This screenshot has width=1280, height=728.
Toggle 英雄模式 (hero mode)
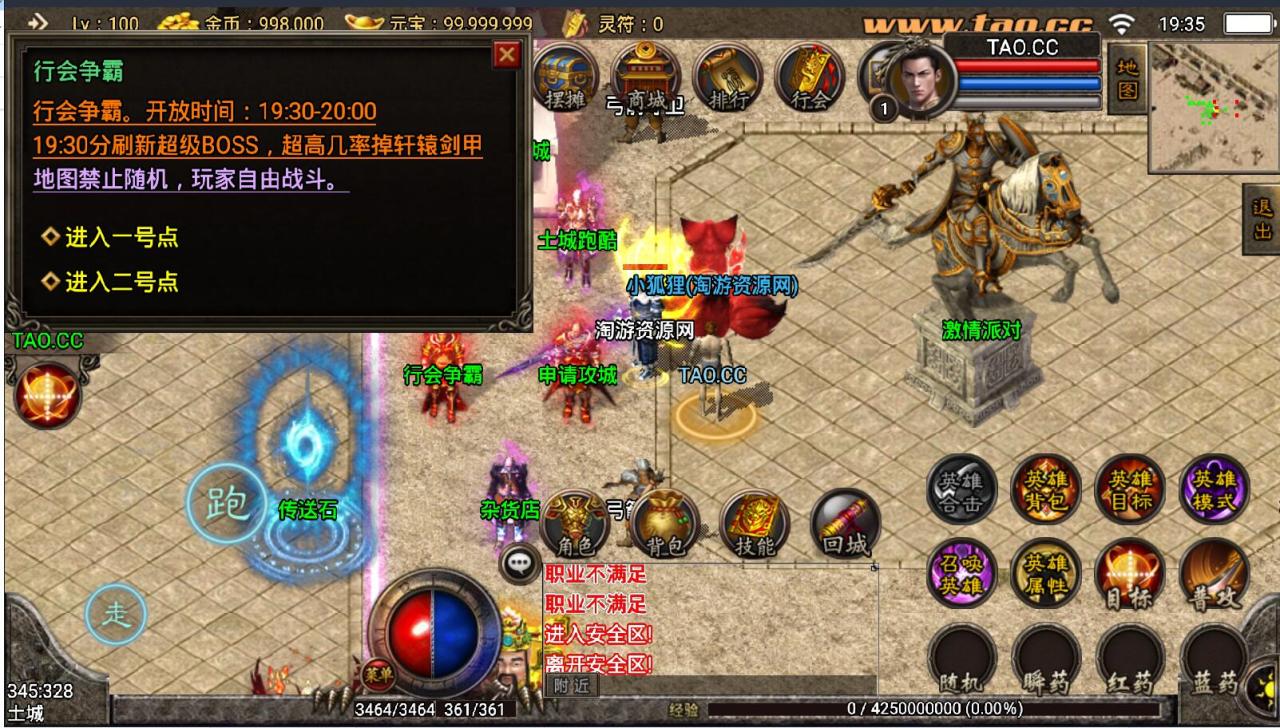click(1213, 487)
